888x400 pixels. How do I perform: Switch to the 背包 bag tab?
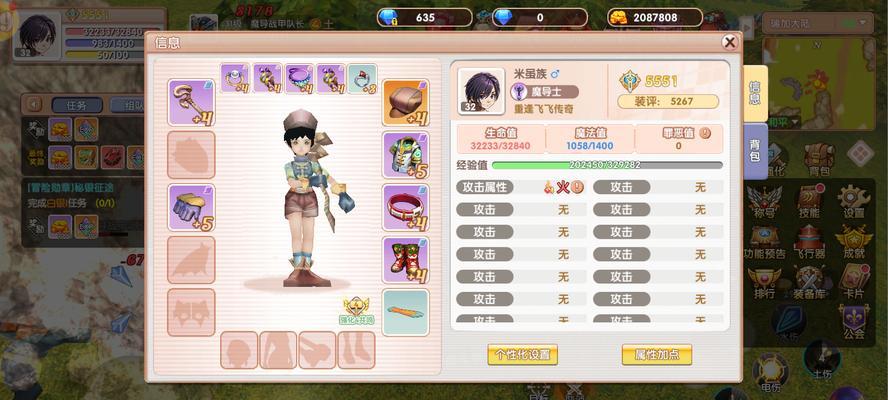coord(754,150)
